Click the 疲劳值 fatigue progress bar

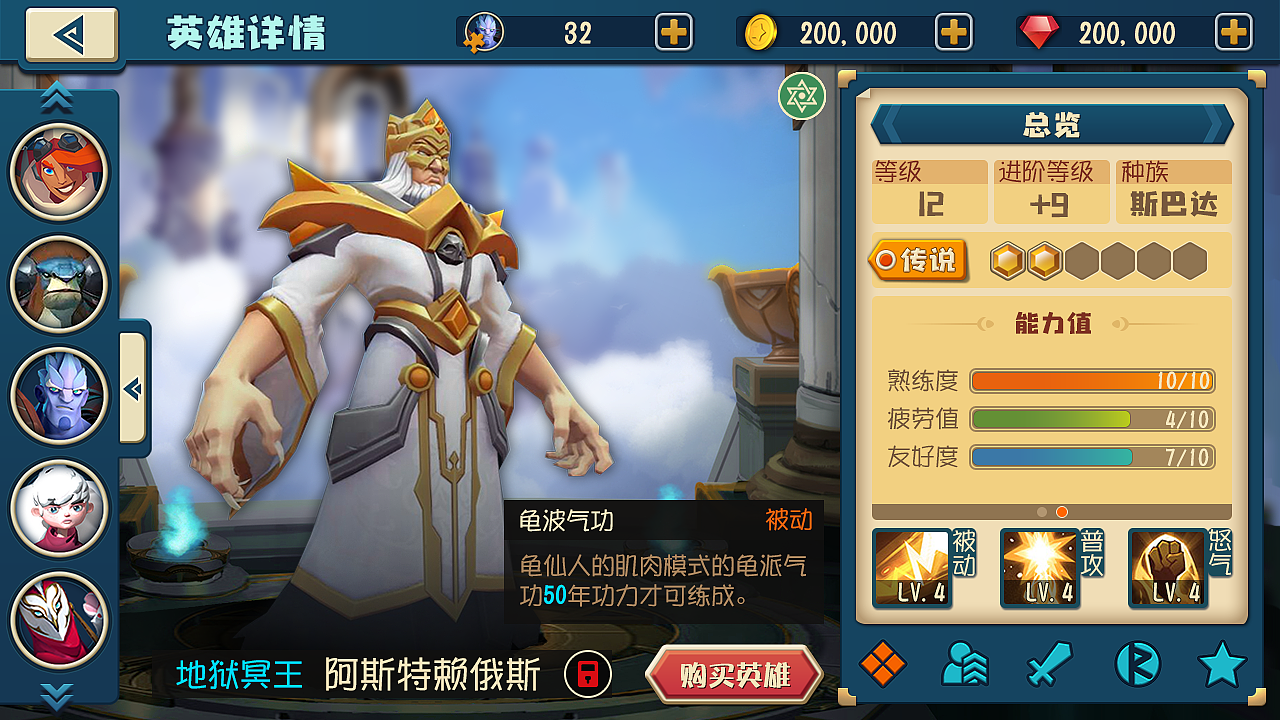tap(1090, 419)
